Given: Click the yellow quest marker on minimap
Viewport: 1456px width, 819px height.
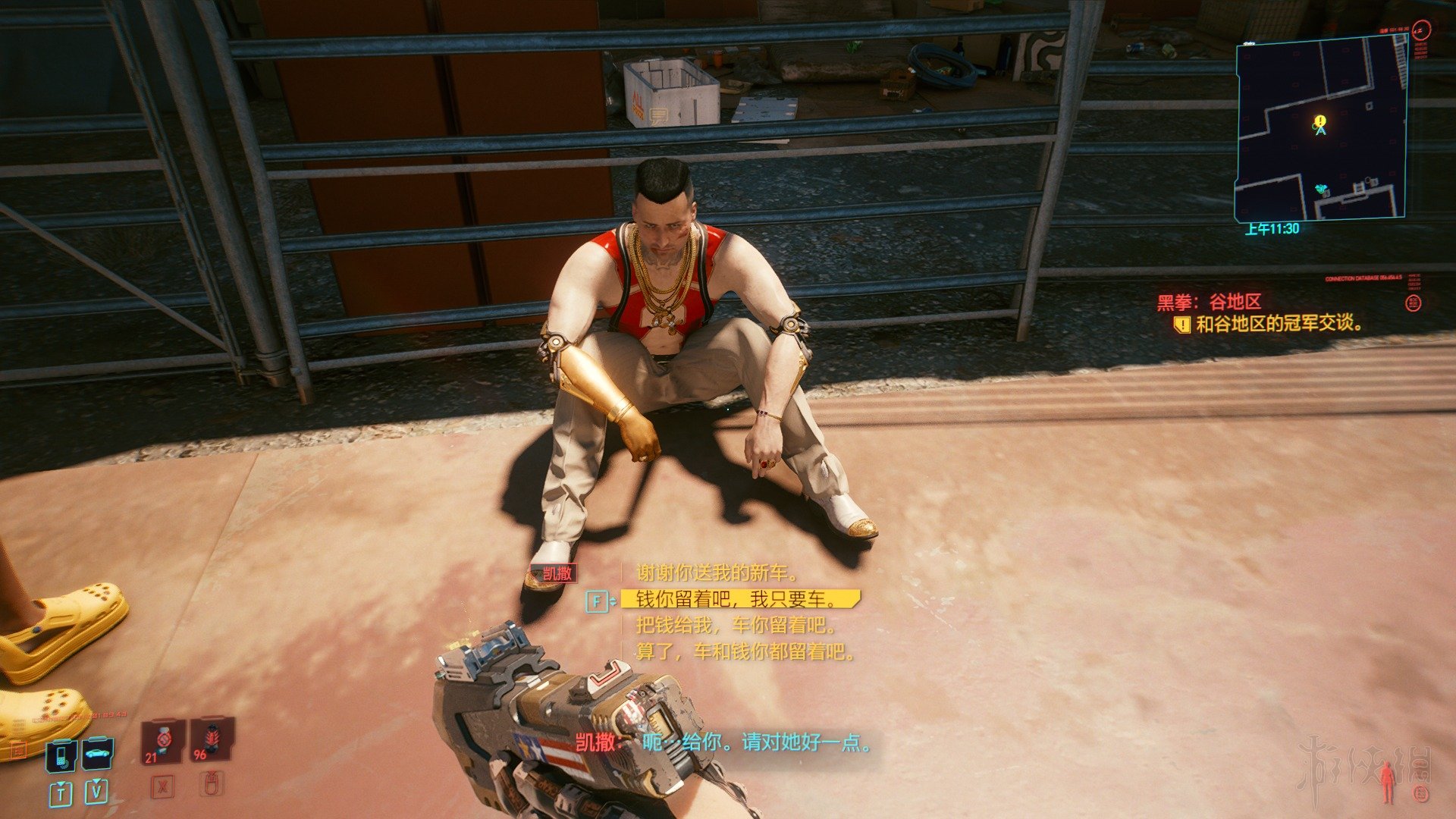Looking at the screenshot, I should tap(1321, 121).
